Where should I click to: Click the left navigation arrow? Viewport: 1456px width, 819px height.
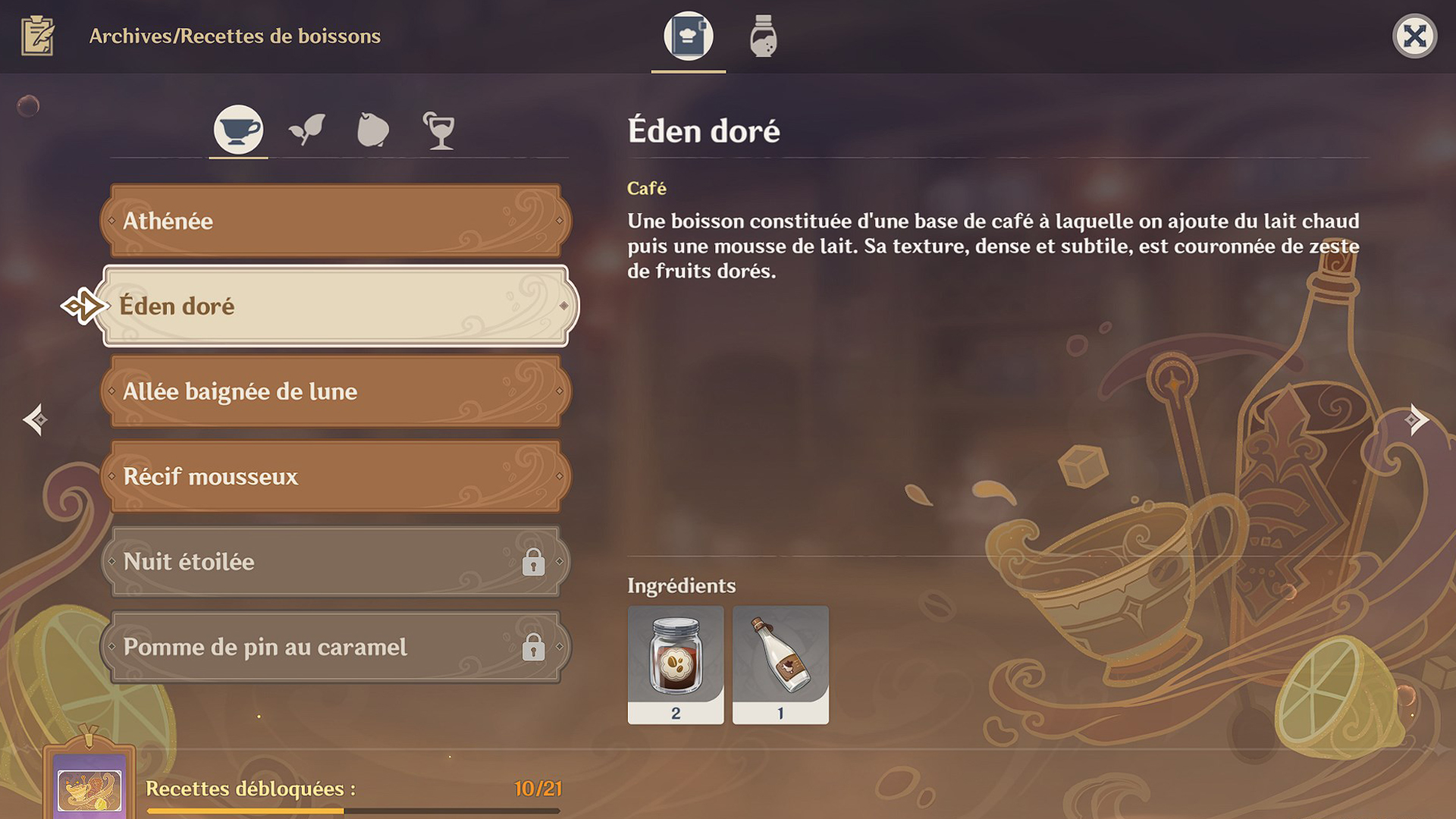coord(36,419)
